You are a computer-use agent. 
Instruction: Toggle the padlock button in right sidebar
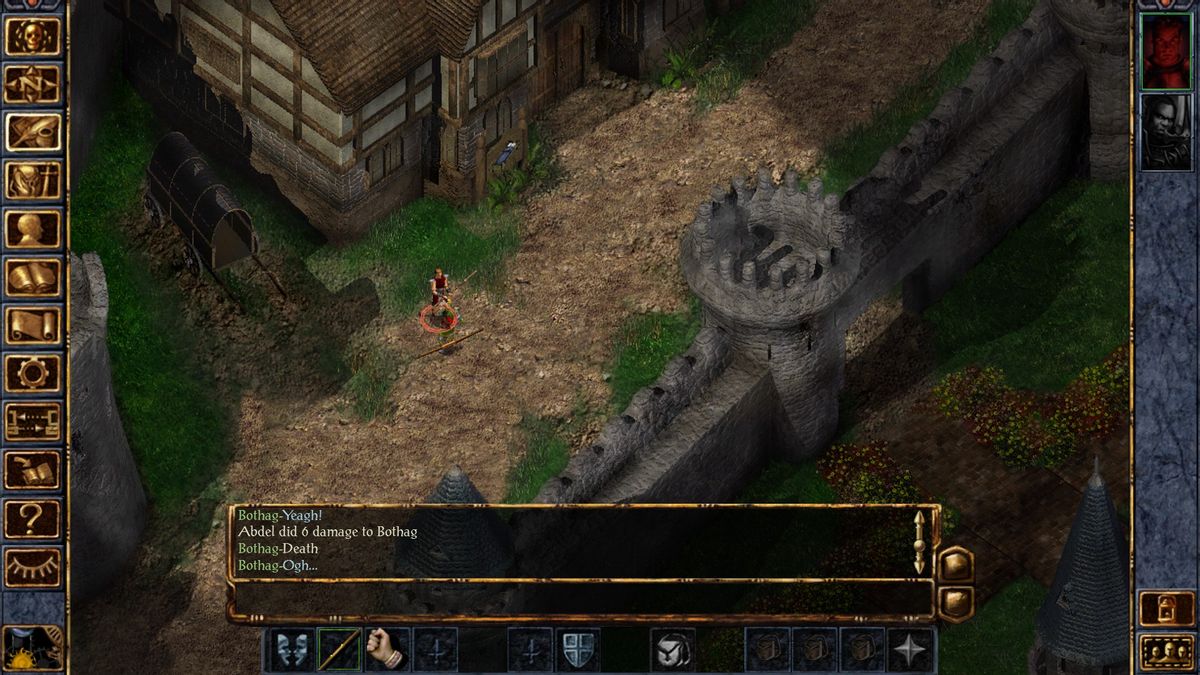1167,608
